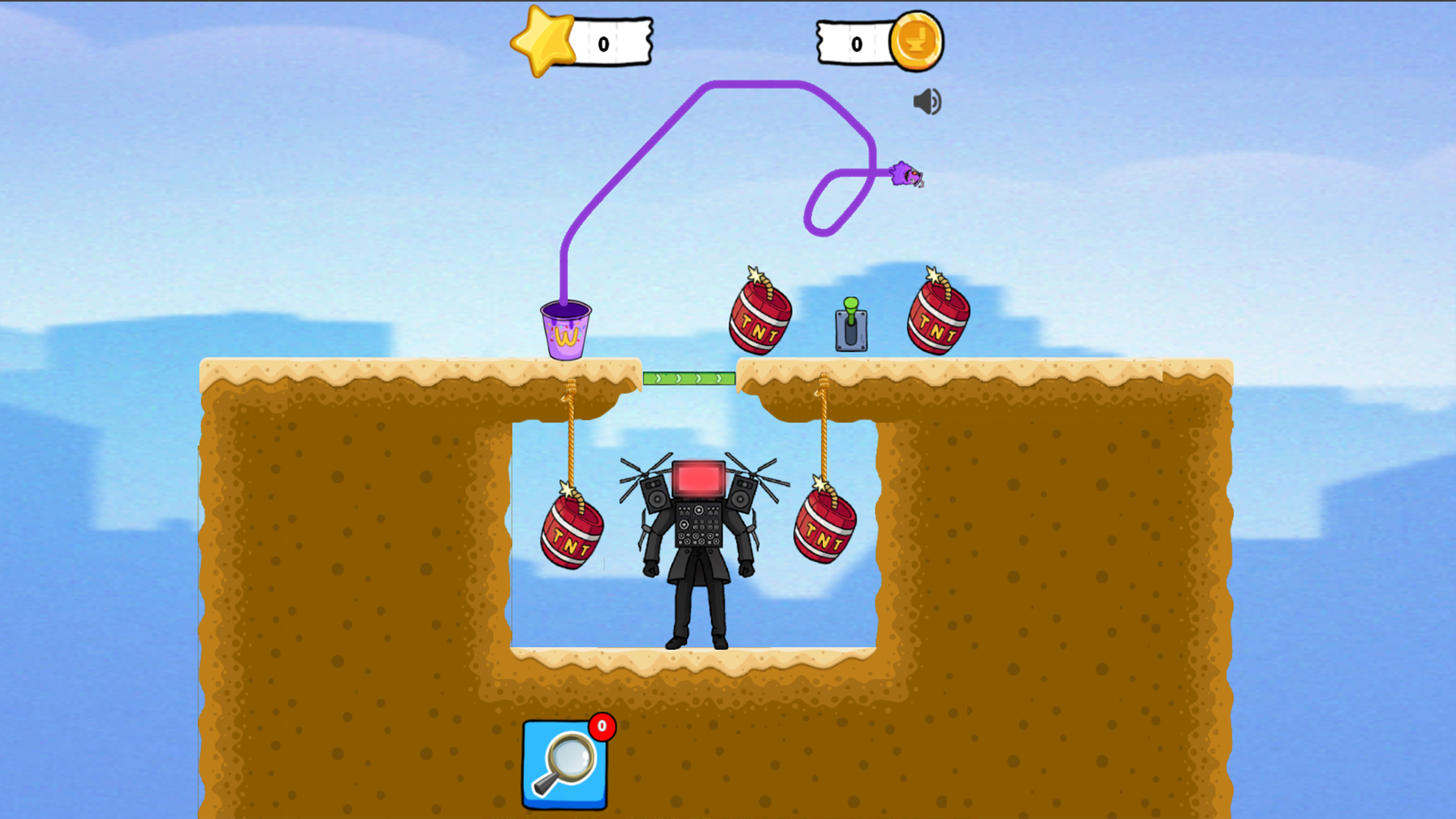This screenshot has width=1456, height=819.
Task: Select the speaker sound icon
Action: pyautogui.click(x=926, y=102)
